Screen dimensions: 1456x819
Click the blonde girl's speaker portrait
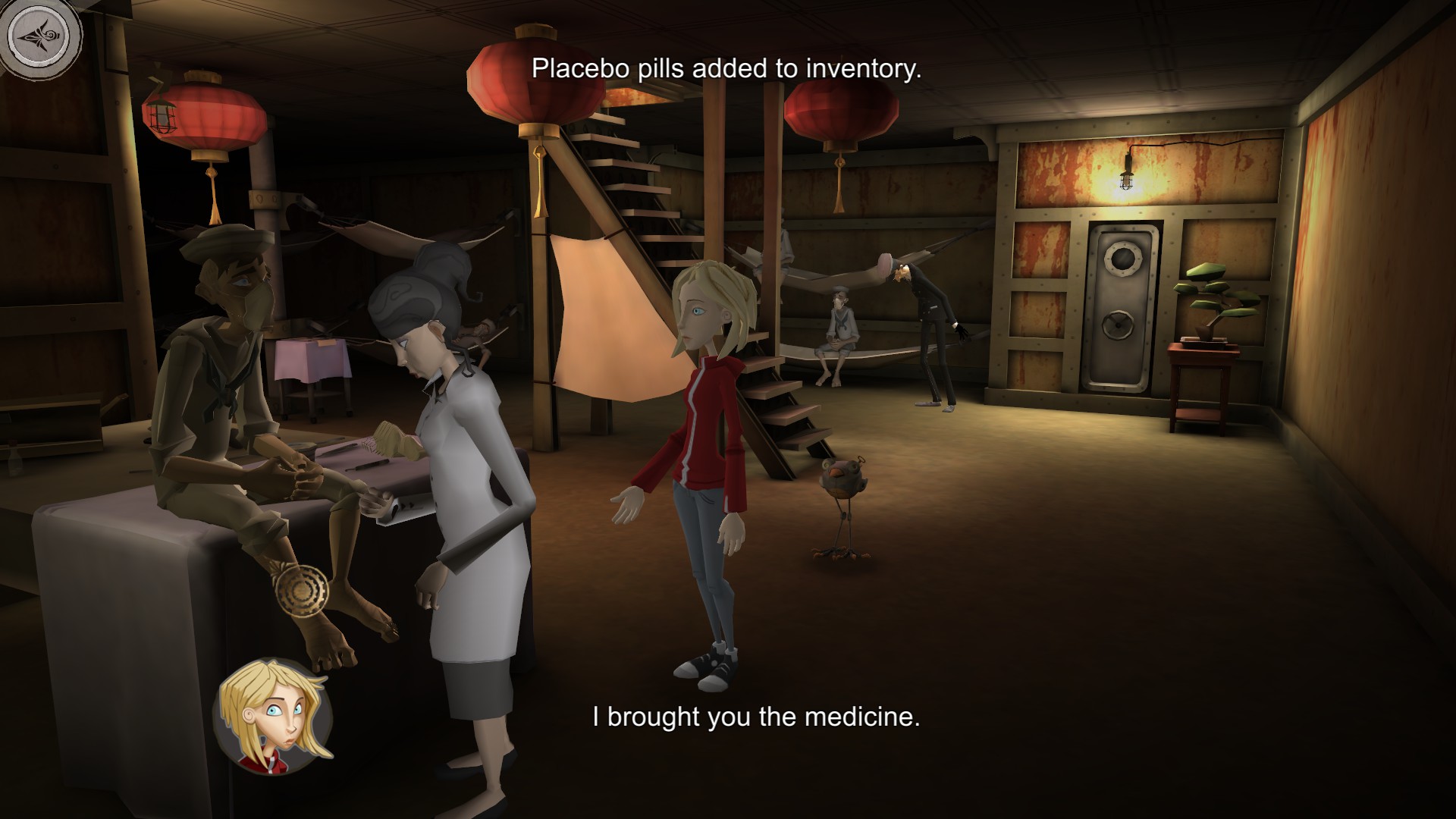[x=273, y=716]
